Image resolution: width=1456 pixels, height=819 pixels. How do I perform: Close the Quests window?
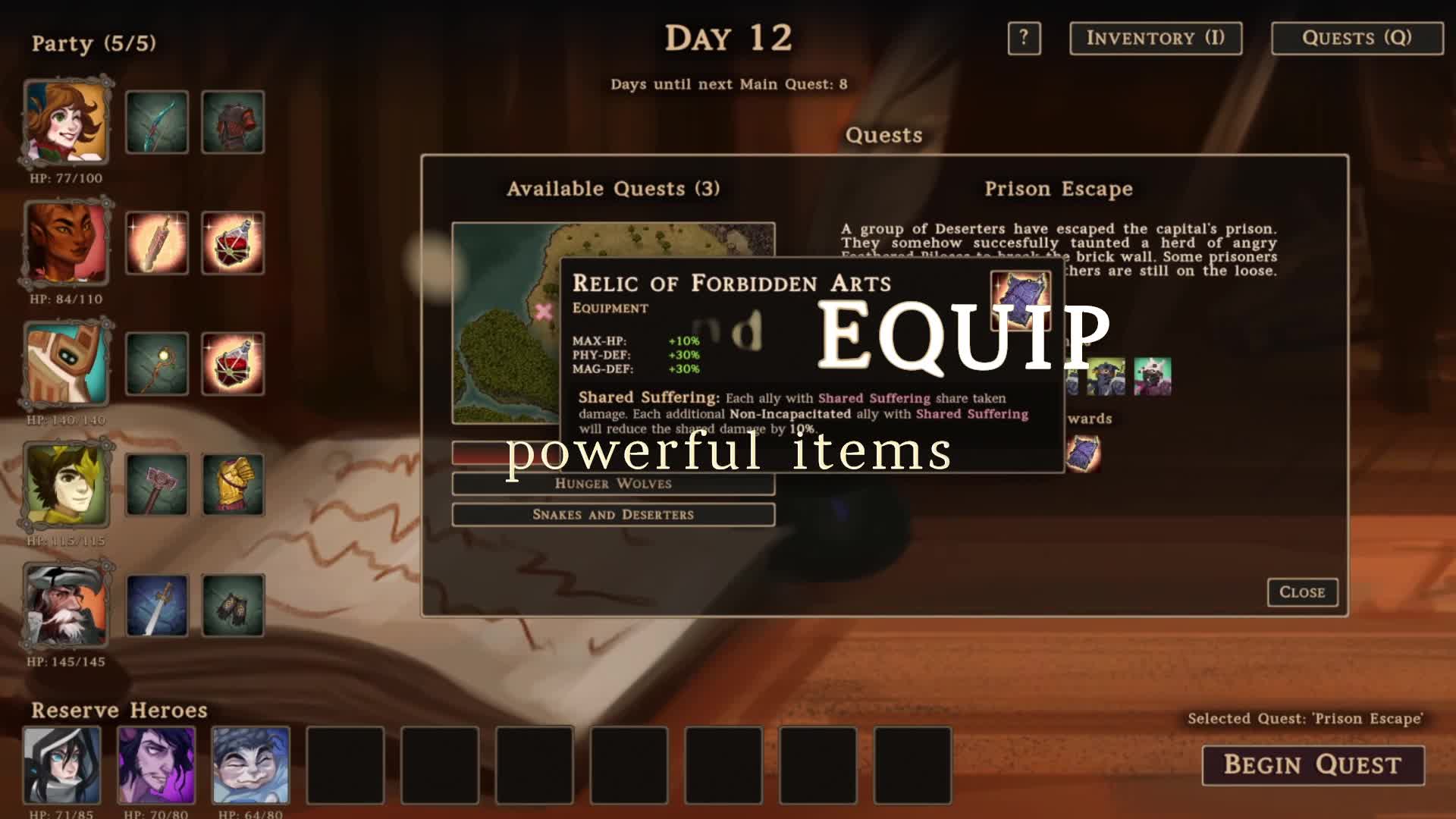click(x=1302, y=592)
